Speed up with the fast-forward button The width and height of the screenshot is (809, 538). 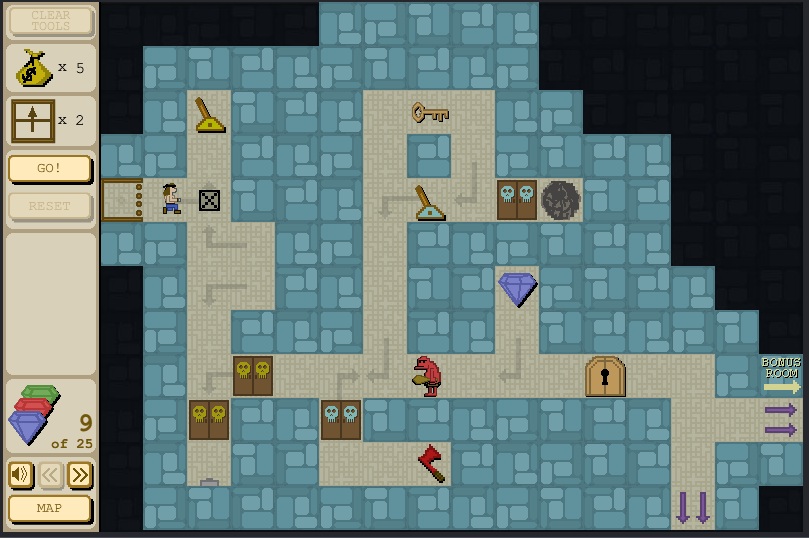[80, 474]
